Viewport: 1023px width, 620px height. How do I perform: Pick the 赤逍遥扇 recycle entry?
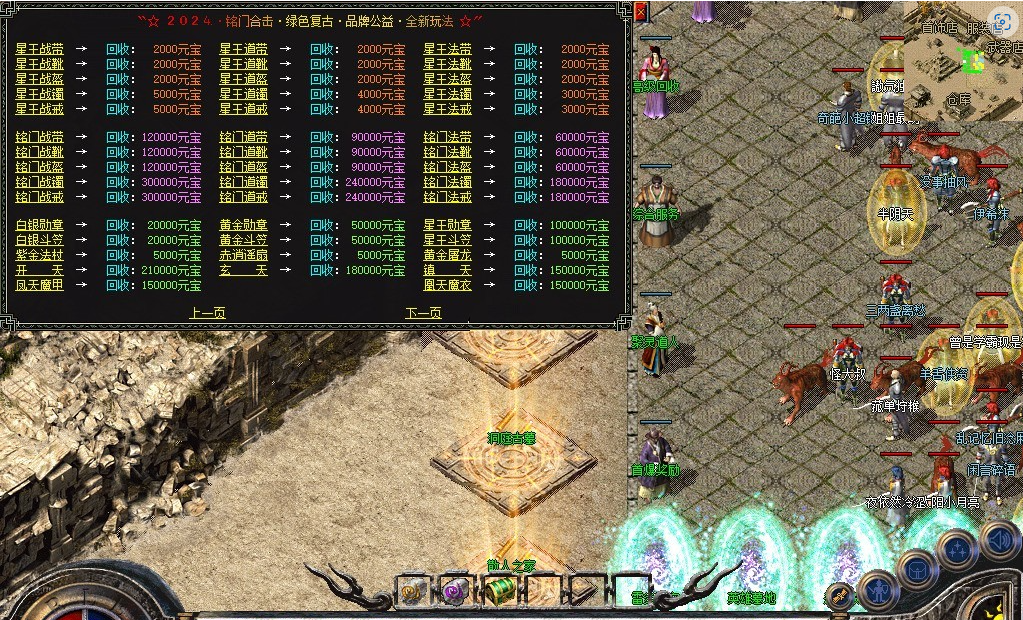pos(243,255)
